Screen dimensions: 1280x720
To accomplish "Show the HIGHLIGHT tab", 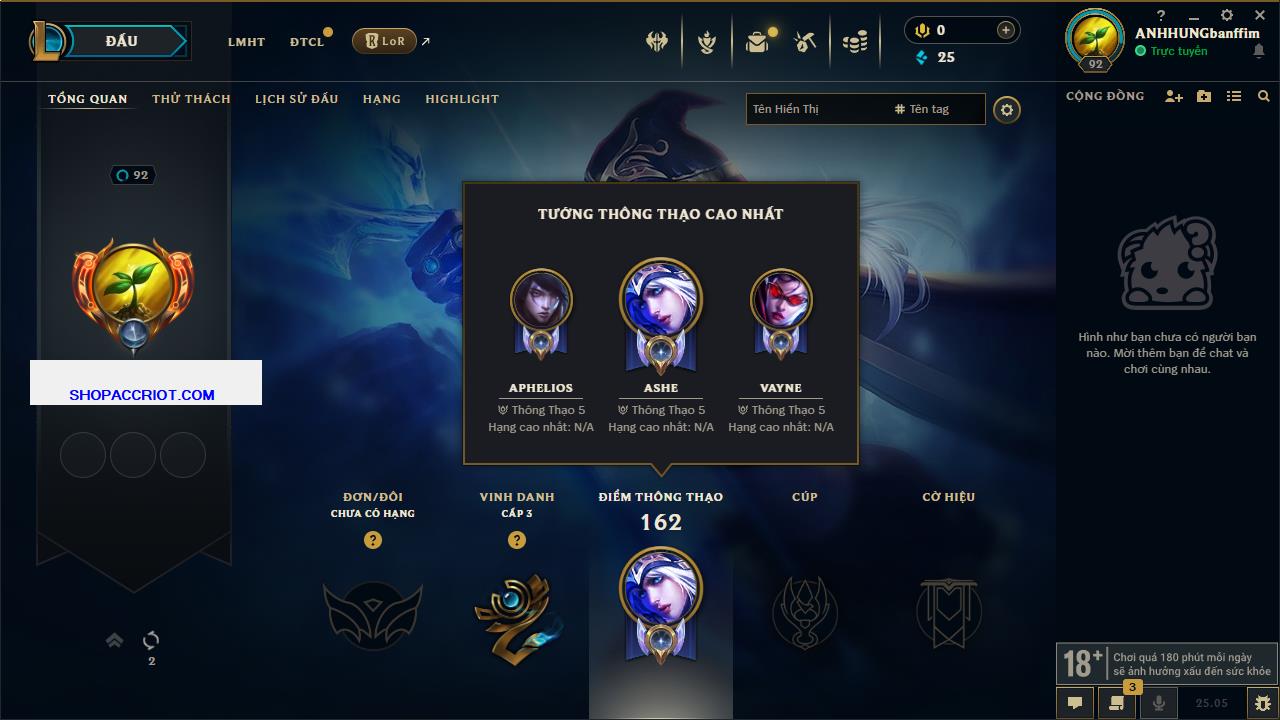I will [461, 99].
